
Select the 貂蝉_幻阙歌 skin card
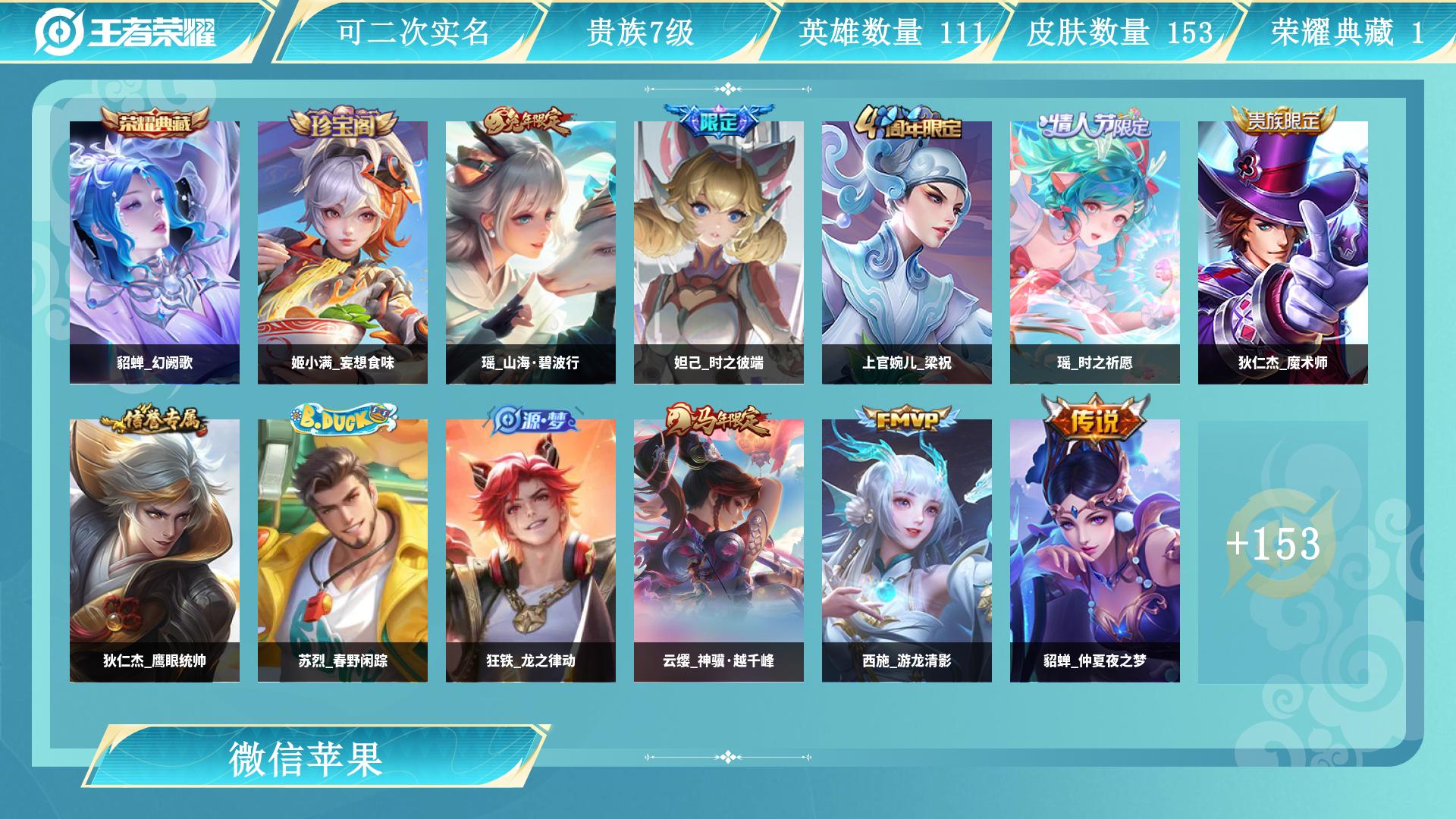(155, 253)
